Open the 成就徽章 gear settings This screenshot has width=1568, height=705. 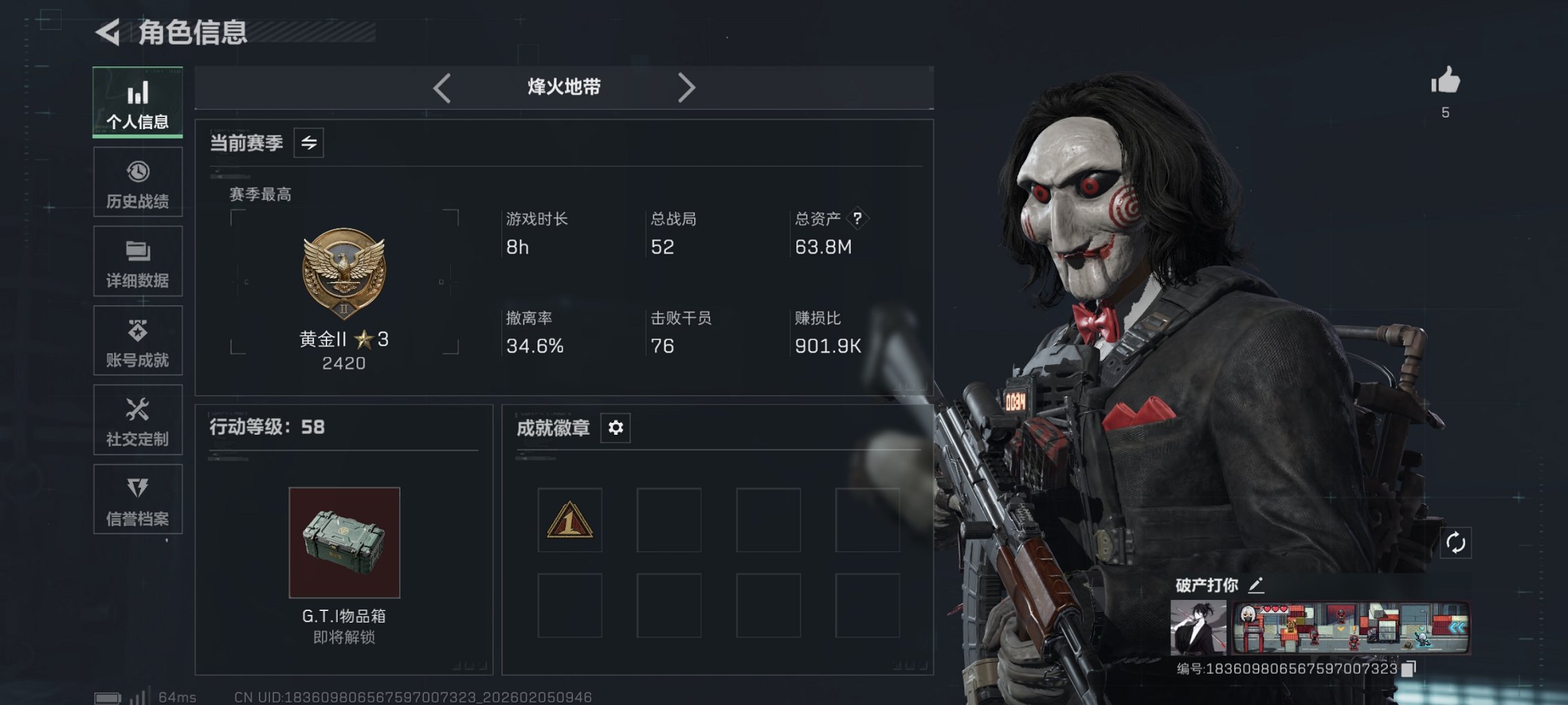point(615,428)
